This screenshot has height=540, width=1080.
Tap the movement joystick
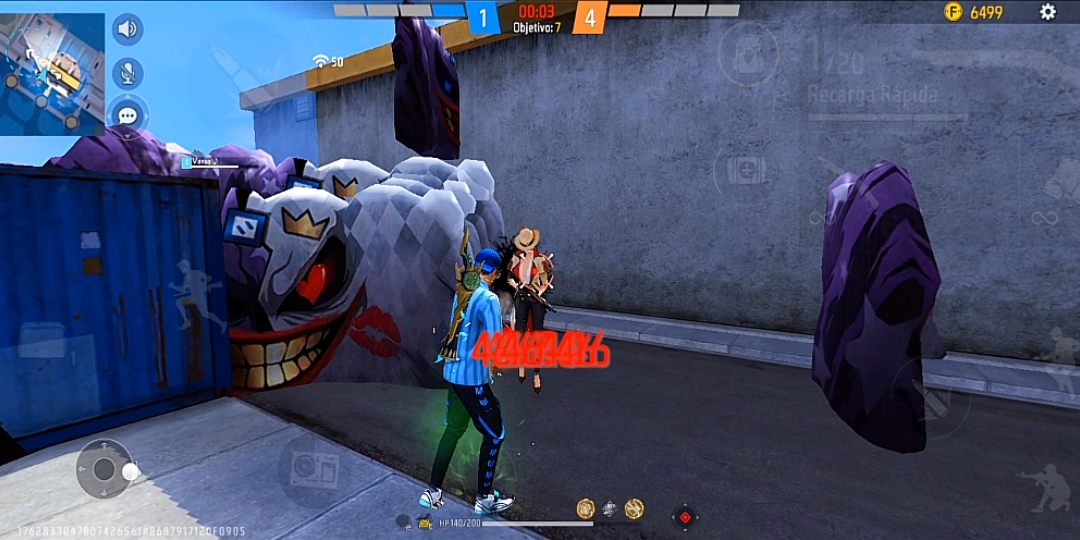(105, 469)
